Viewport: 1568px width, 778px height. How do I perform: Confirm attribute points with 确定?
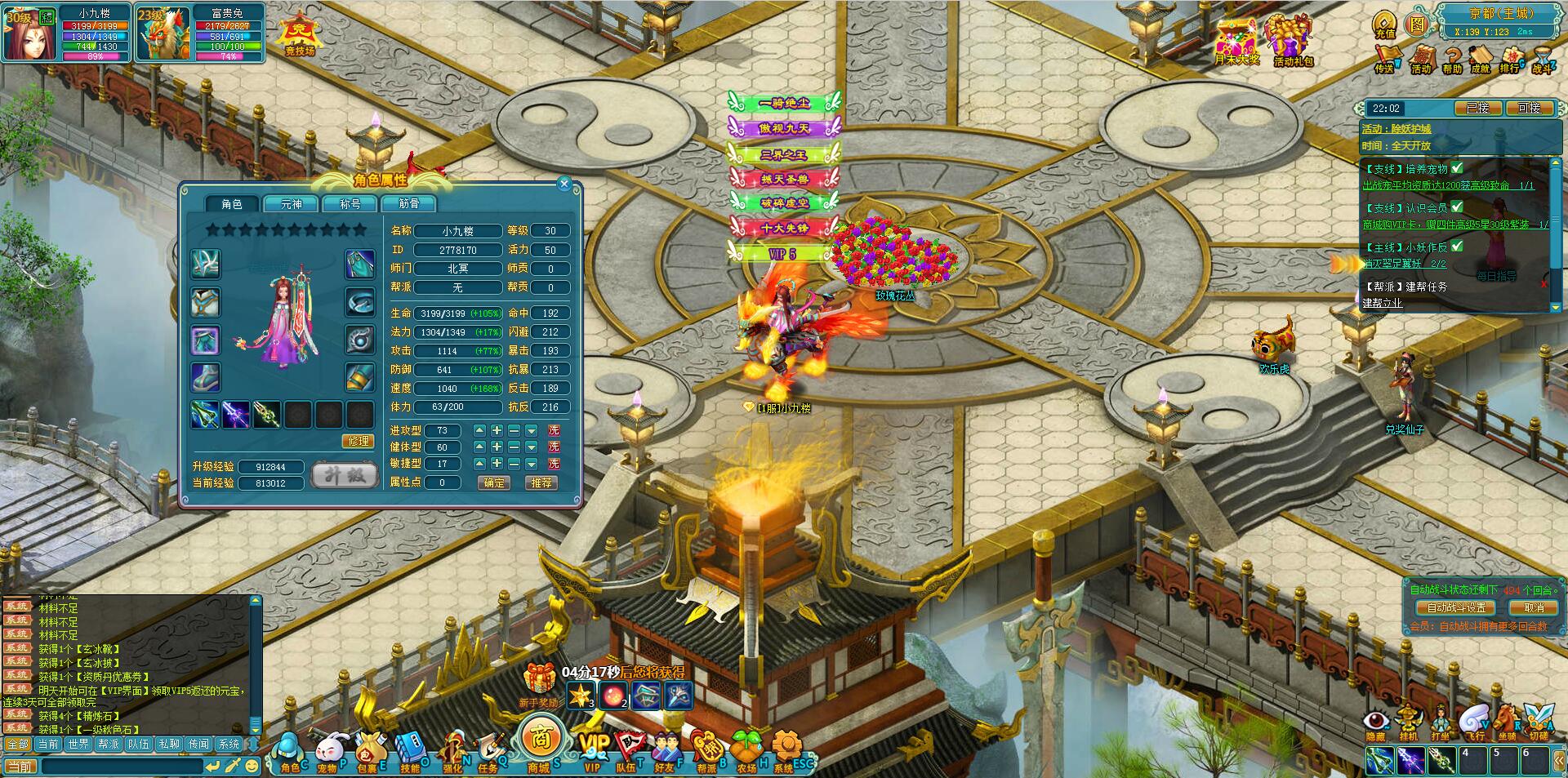(x=494, y=482)
